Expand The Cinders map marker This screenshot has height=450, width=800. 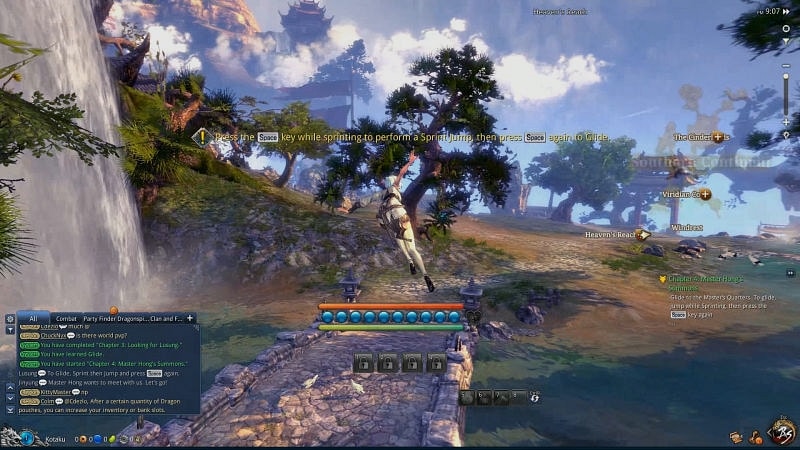[717, 137]
